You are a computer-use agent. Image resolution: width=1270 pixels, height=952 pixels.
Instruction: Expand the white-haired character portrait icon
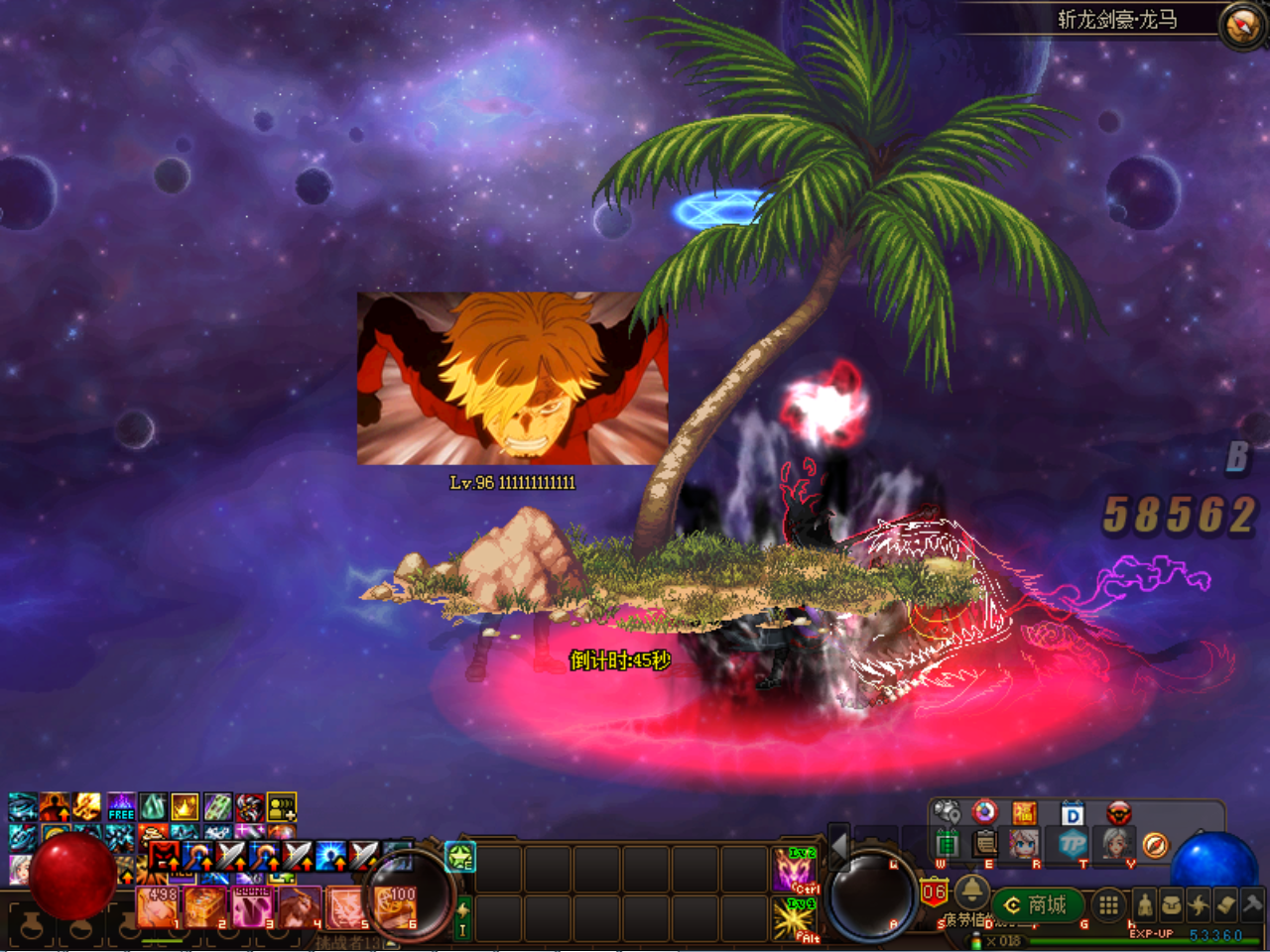[x=1118, y=845]
